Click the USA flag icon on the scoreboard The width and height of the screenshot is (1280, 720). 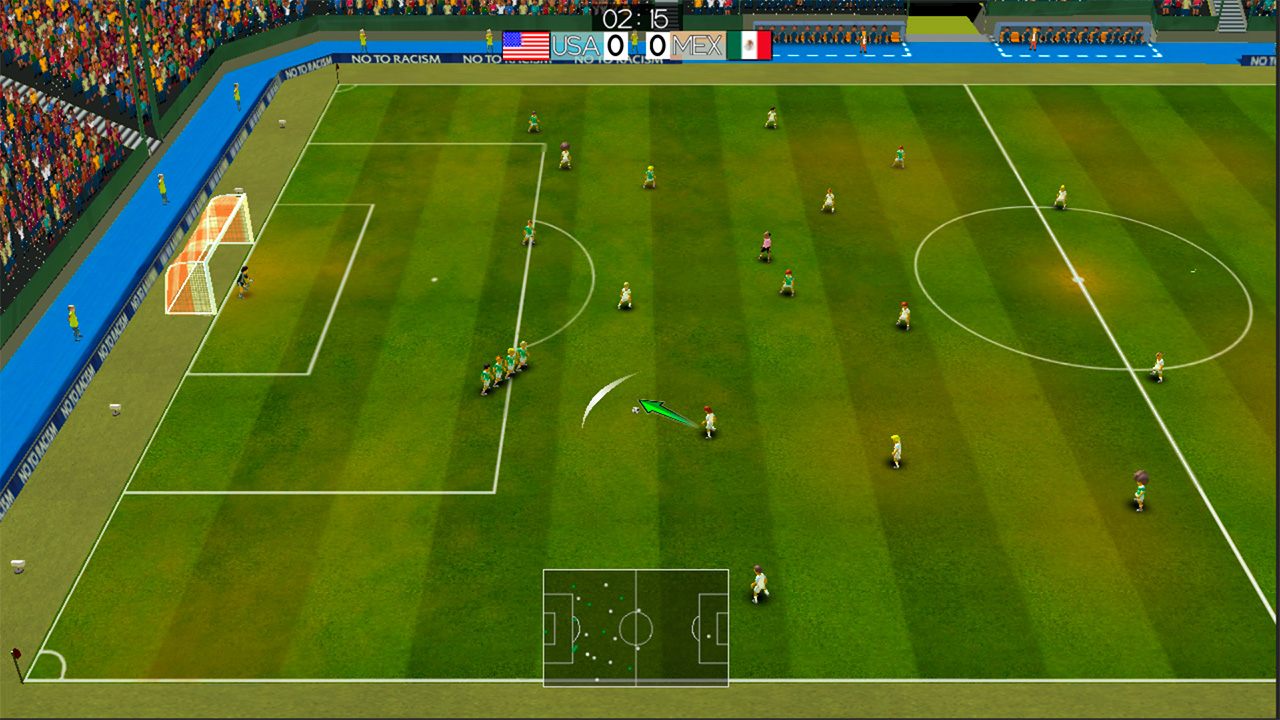pos(525,45)
